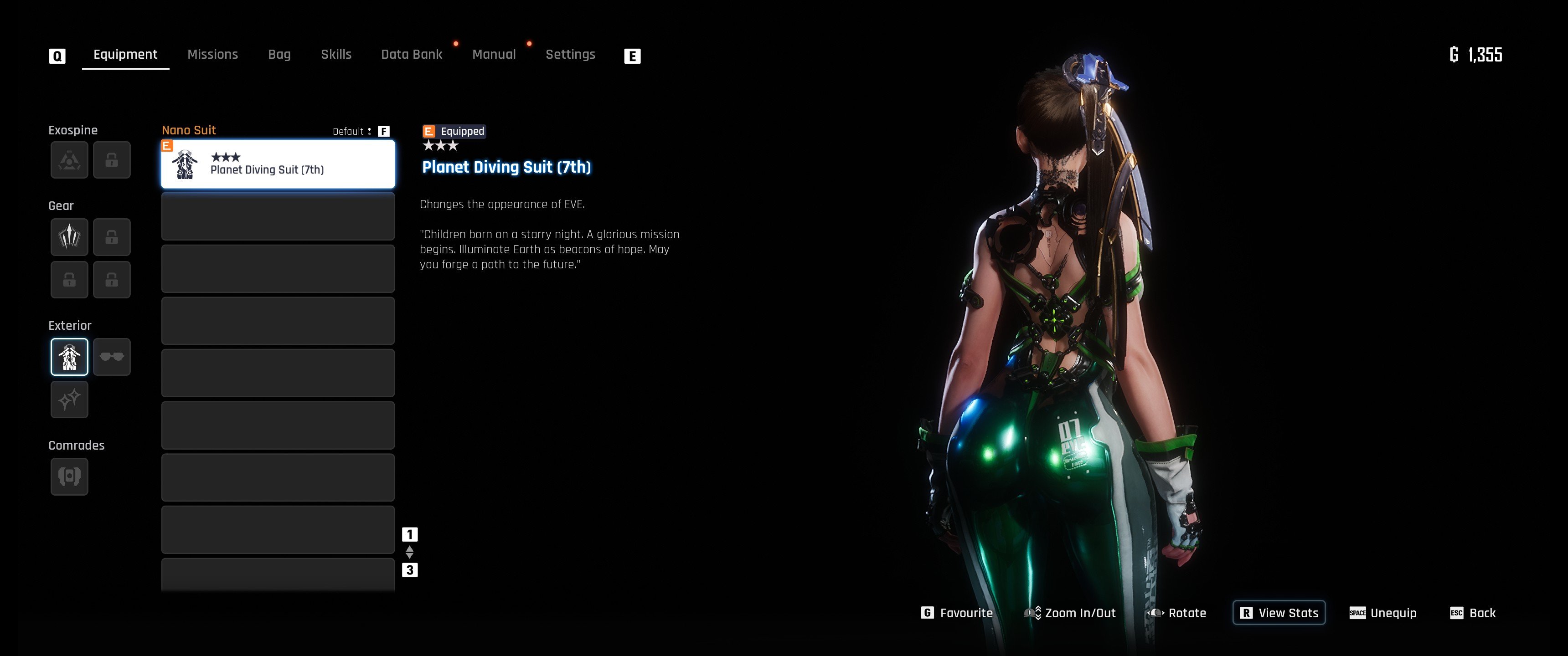Go Back from the equipment screen
Viewport: 1568px width, 656px height.
tap(1473, 613)
